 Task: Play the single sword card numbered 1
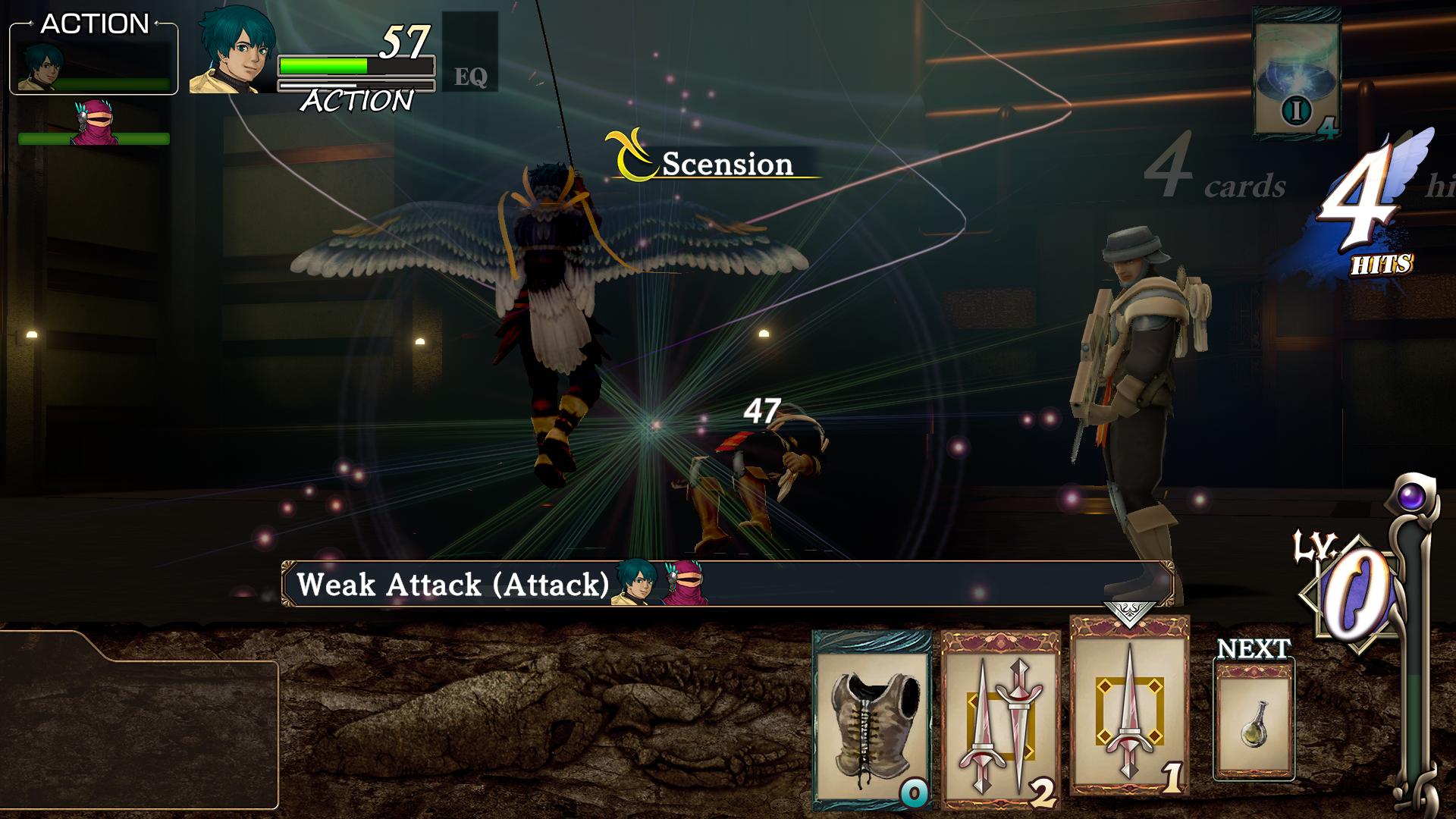pos(1129,705)
